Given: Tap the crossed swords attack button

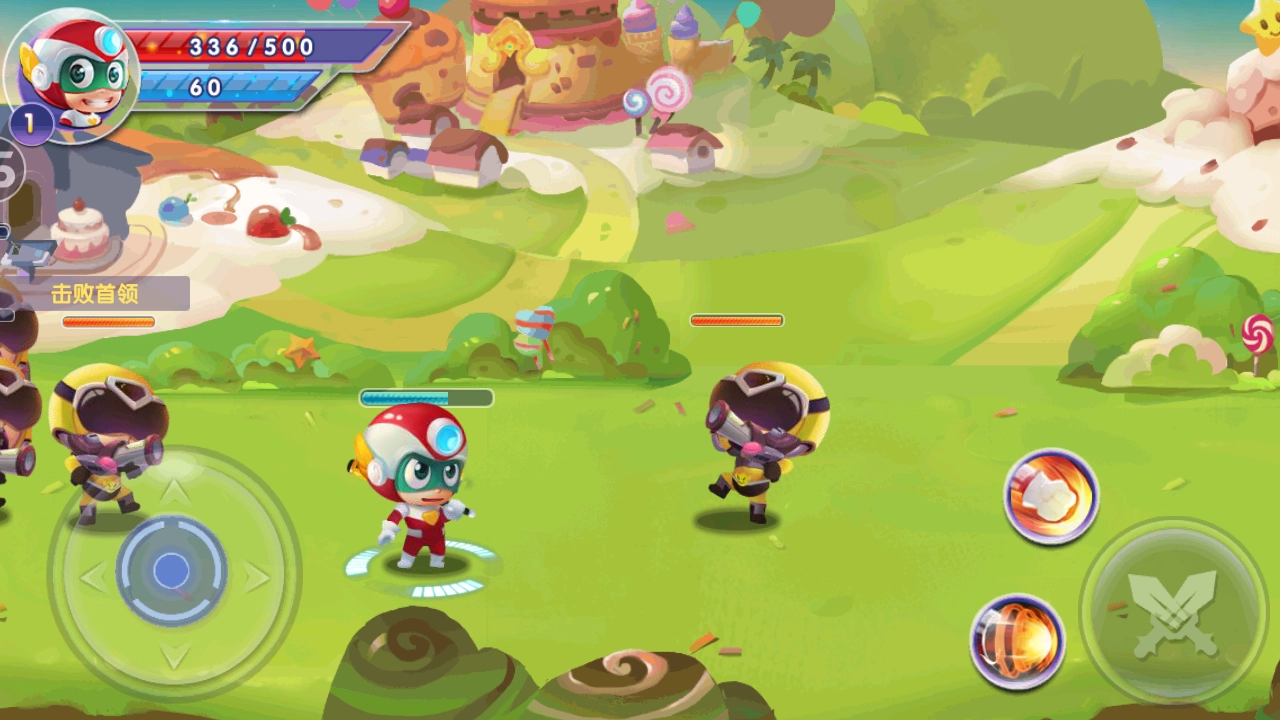Looking at the screenshot, I should pyautogui.click(x=1173, y=611).
